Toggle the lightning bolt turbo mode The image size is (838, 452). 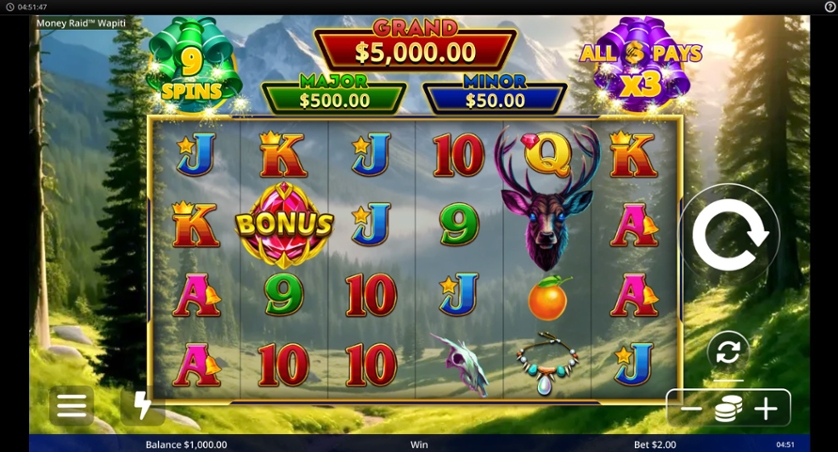click(142, 405)
